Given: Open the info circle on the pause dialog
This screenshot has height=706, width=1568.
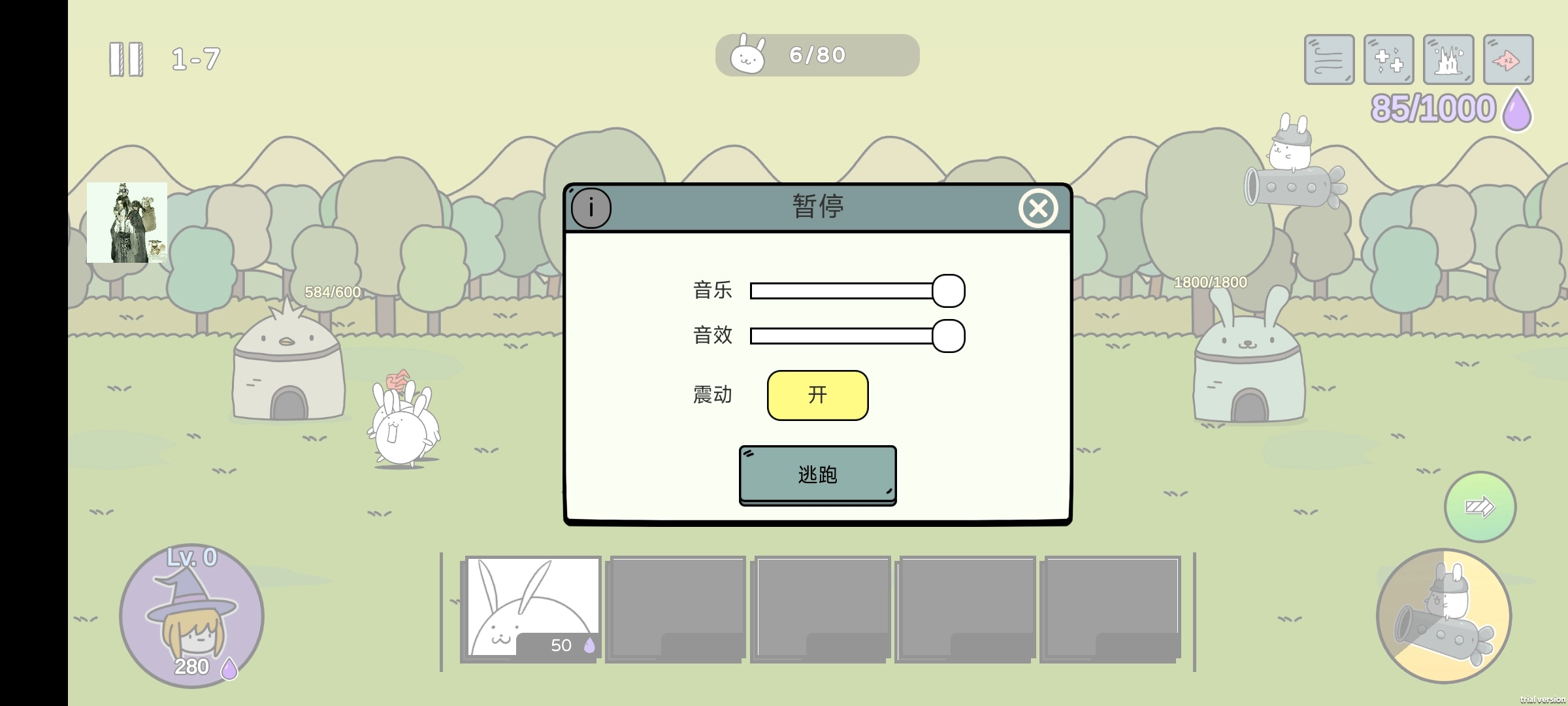Looking at the screenshot, I should pos(591,208).
